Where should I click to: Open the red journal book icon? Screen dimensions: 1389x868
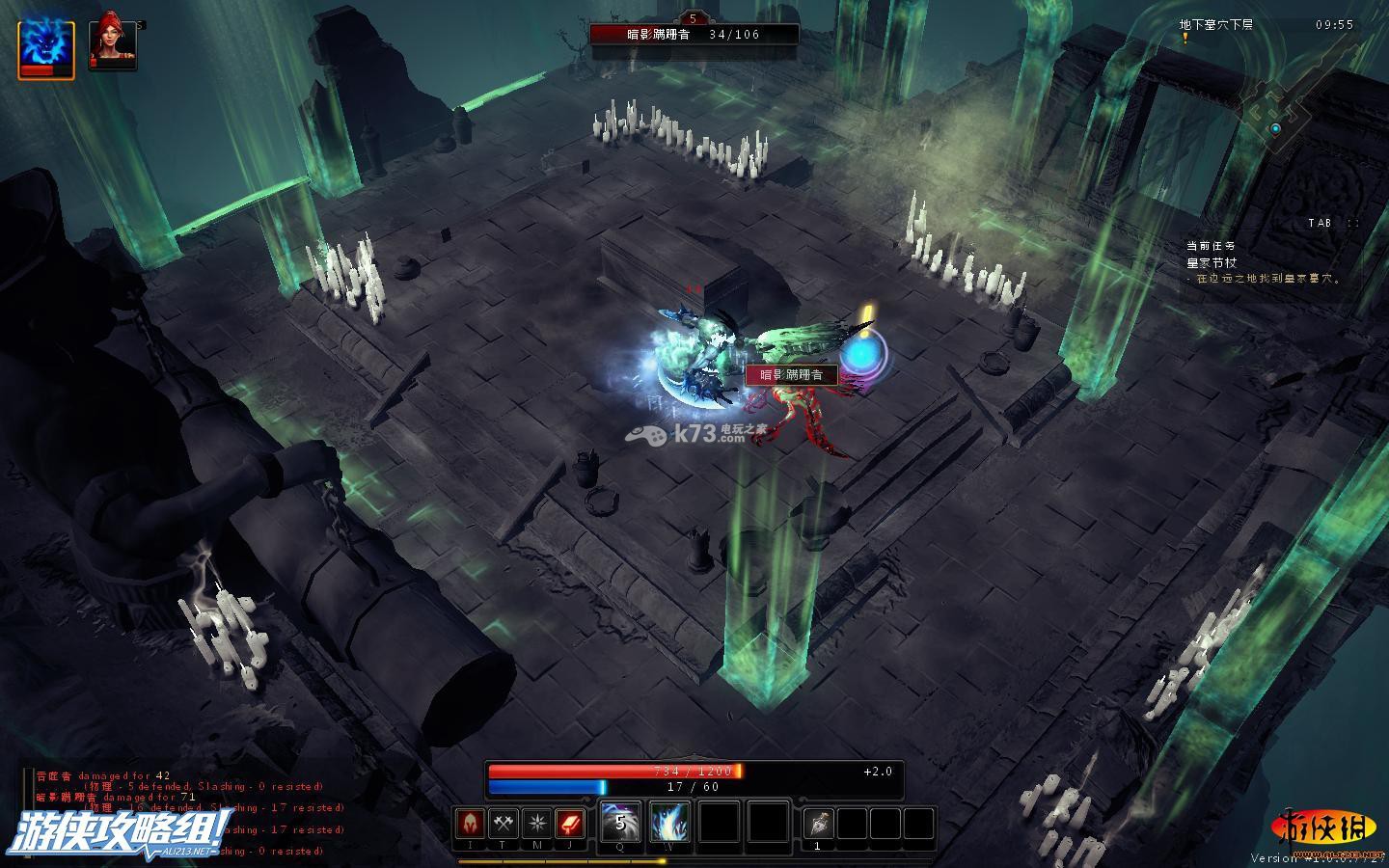[x=569, y=824]
